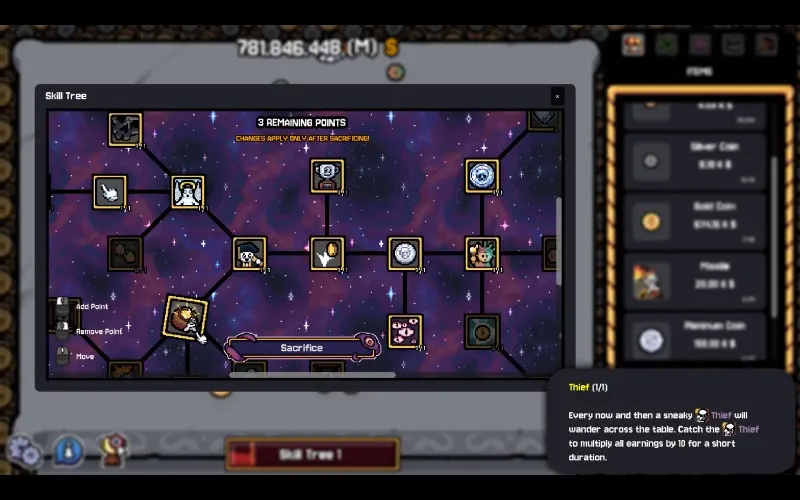Viewport: 800px width, 500px height.
Task: Open the gear settings menu
Action: click(x=24, y=452)
